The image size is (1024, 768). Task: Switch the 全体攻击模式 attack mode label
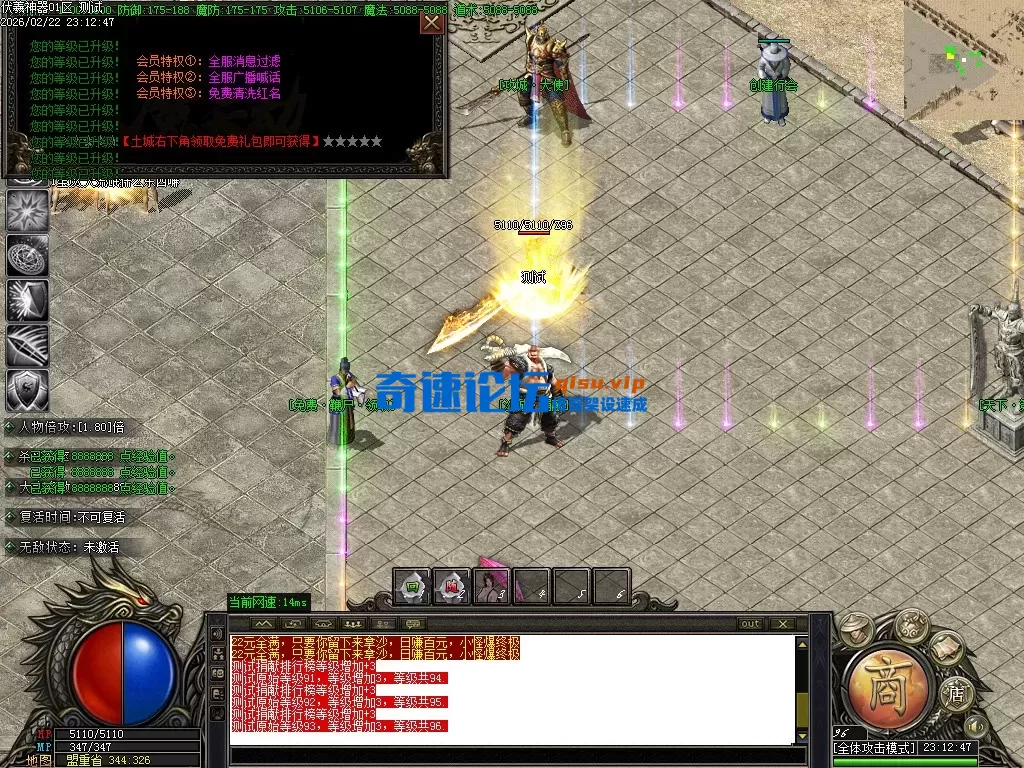click(x=875, y=748)
